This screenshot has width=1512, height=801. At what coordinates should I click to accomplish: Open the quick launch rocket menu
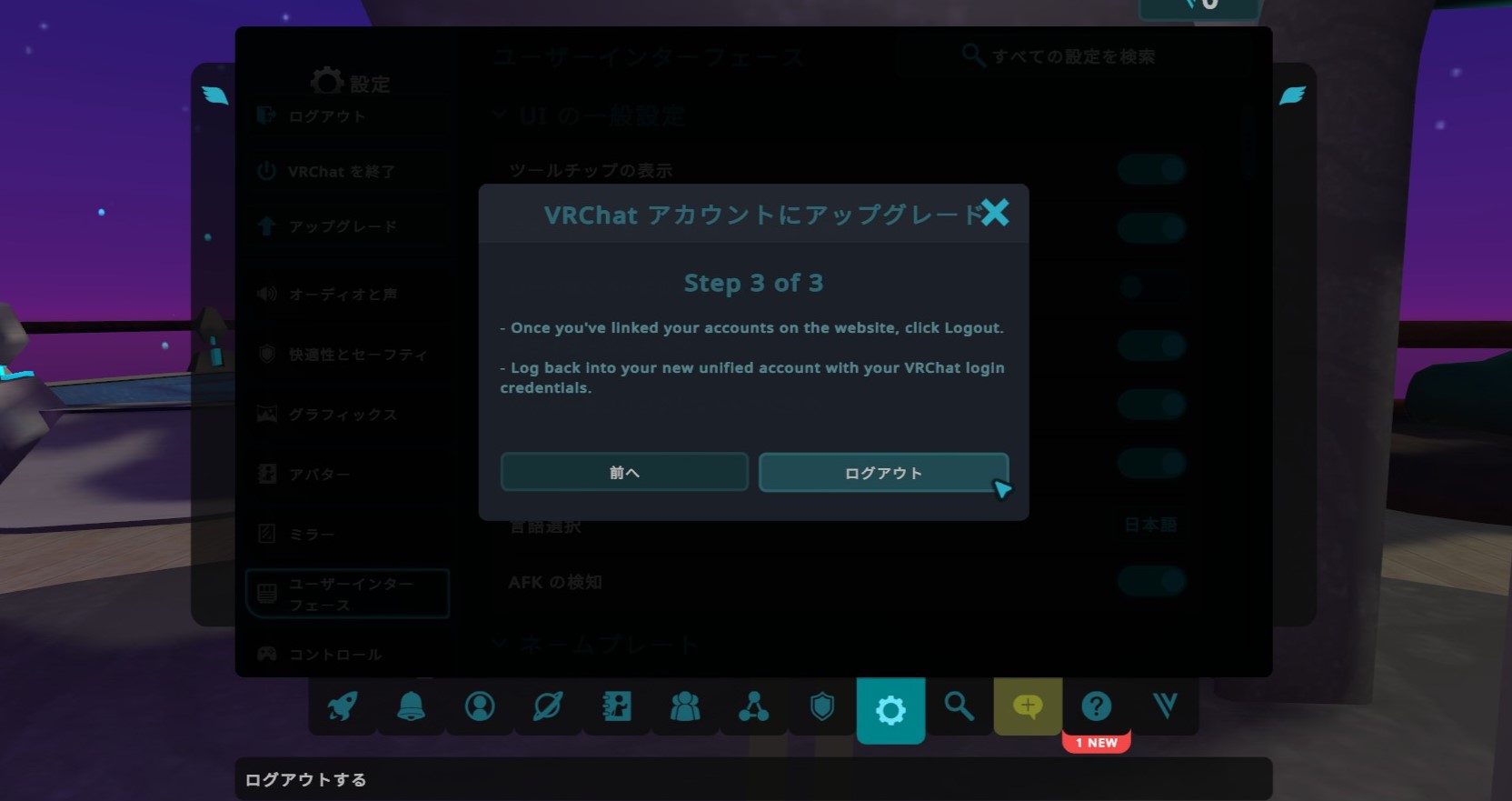(x=341, y=707)
